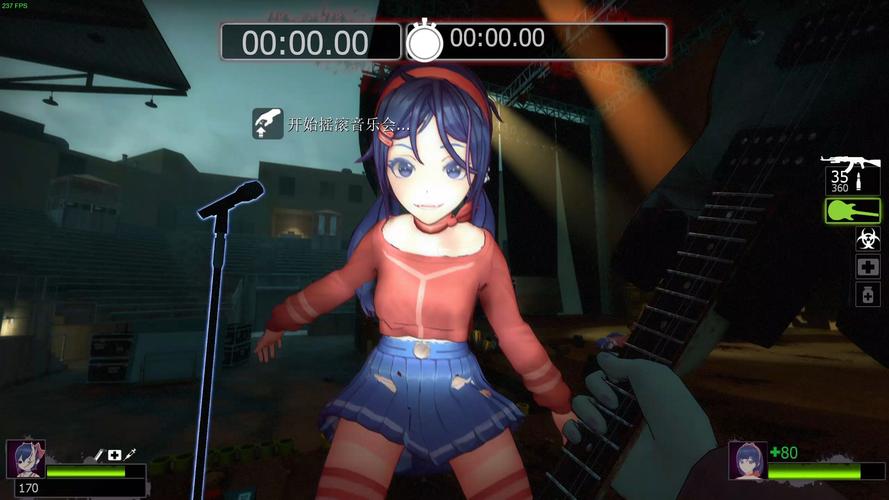Click the hint icon beside the Chinese prompt

pyautogui.click(x=267, y=124)
